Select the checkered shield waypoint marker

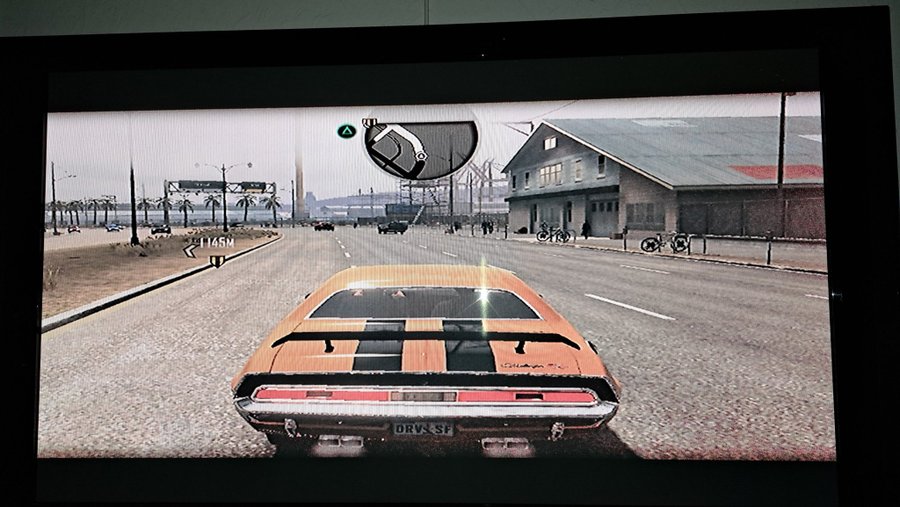point(216,262)
